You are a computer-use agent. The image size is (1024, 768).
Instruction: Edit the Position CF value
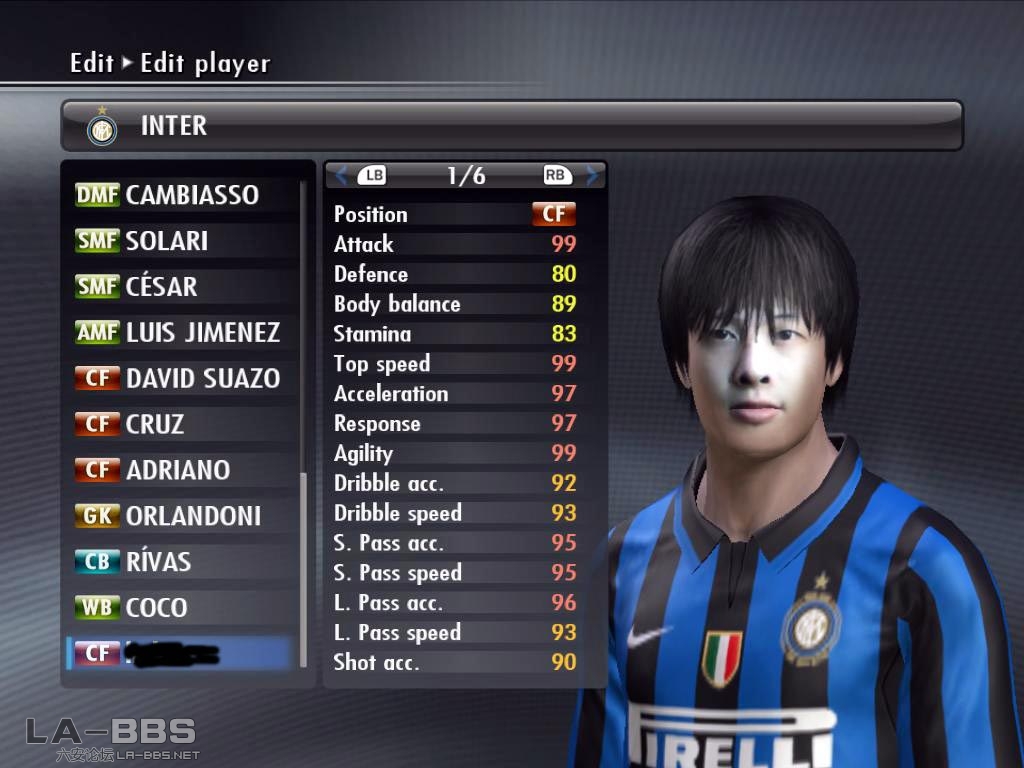tap(553, 214)
